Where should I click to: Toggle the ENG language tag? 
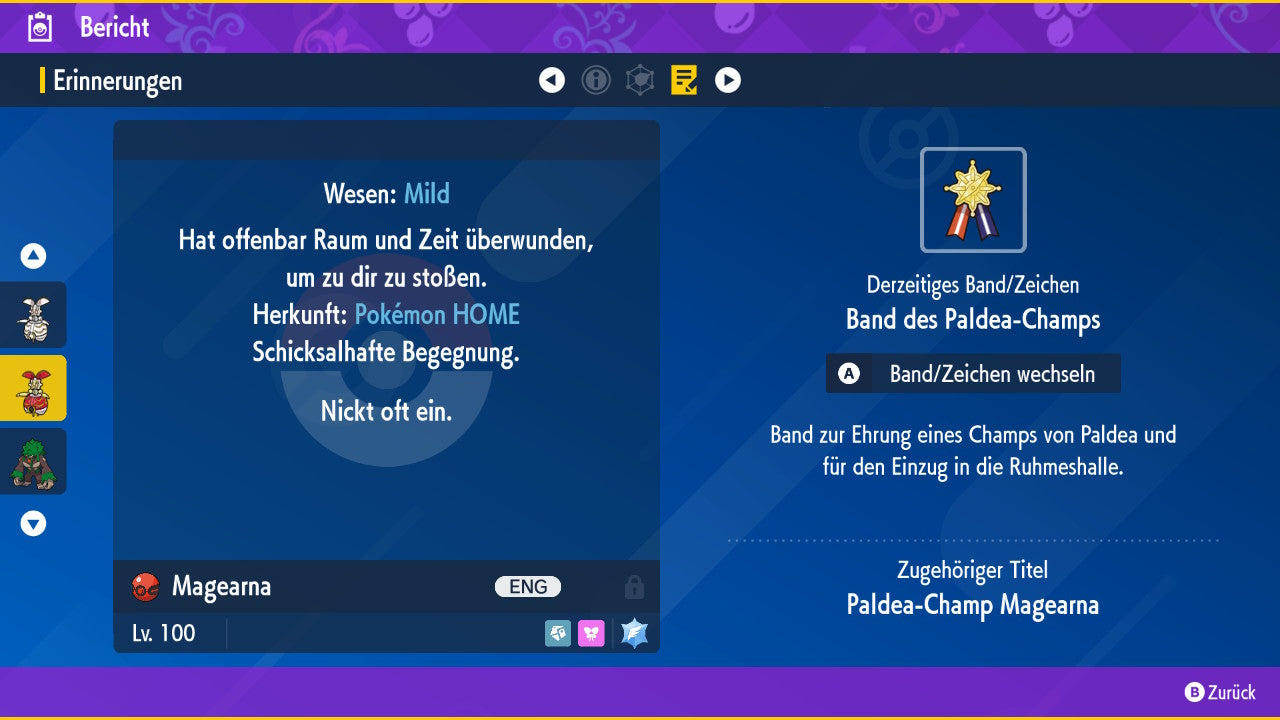tap(530, 587)
